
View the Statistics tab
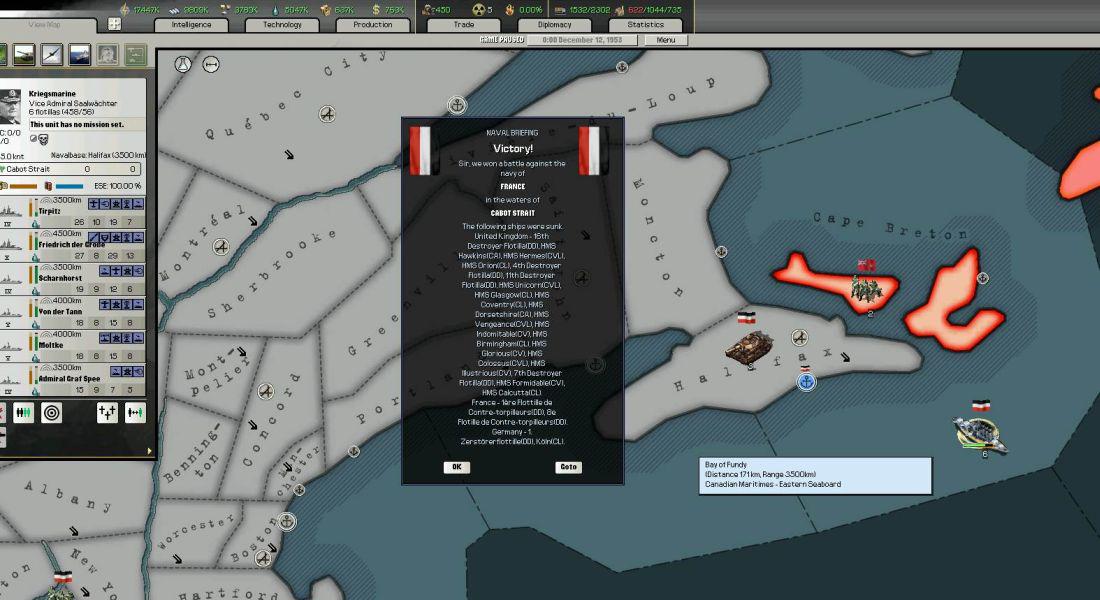(645, 24)
